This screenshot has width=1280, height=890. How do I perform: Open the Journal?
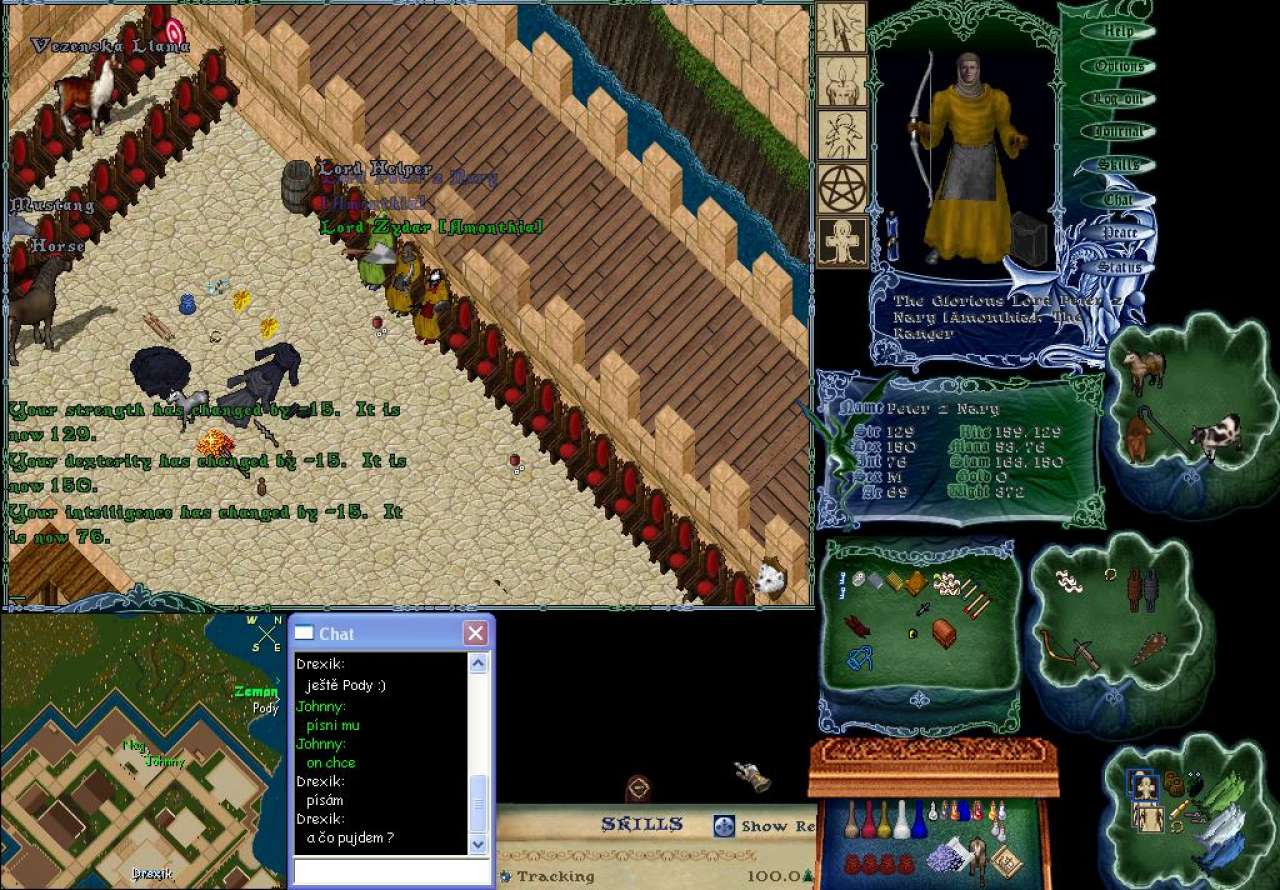[x=1118, y=132]
